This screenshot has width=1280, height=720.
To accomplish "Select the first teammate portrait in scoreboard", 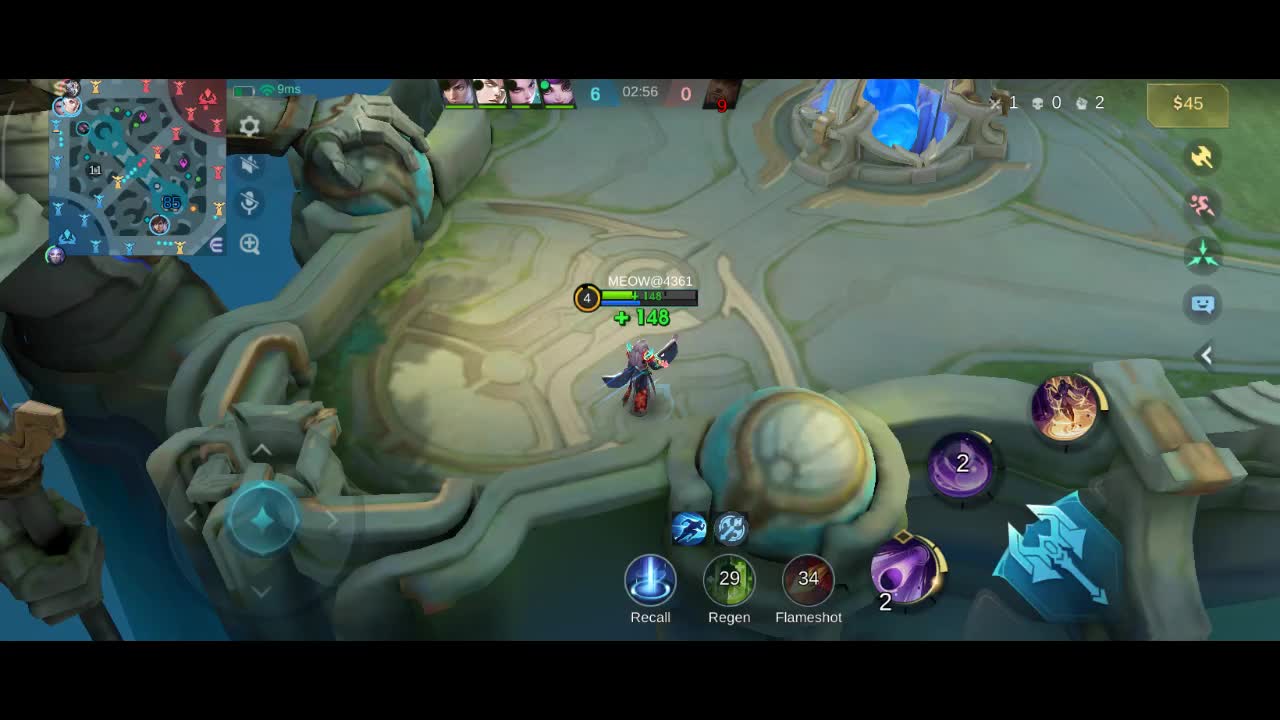I will (458, 93).
